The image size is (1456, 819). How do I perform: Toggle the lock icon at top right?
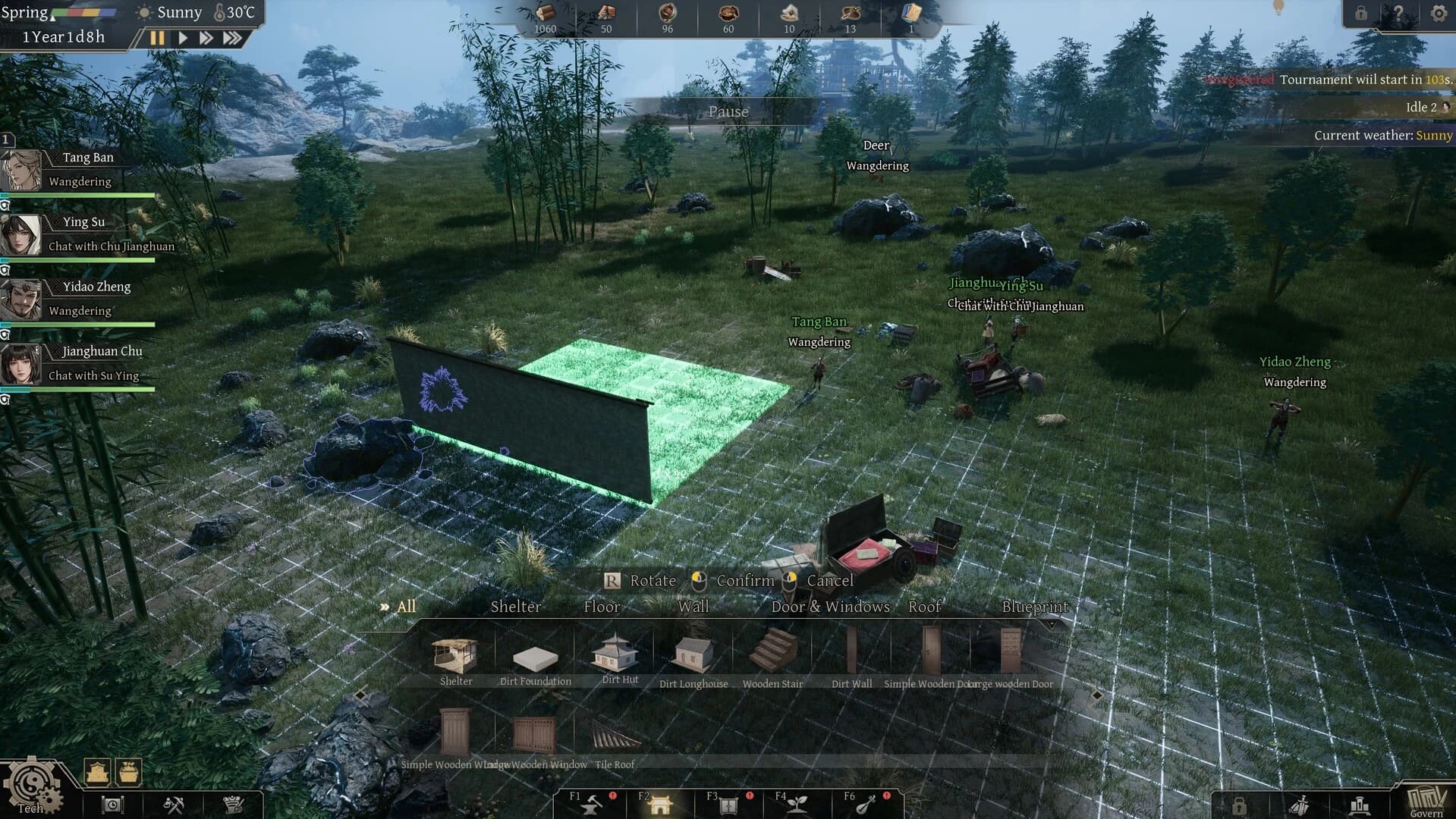coord(1361,13)
